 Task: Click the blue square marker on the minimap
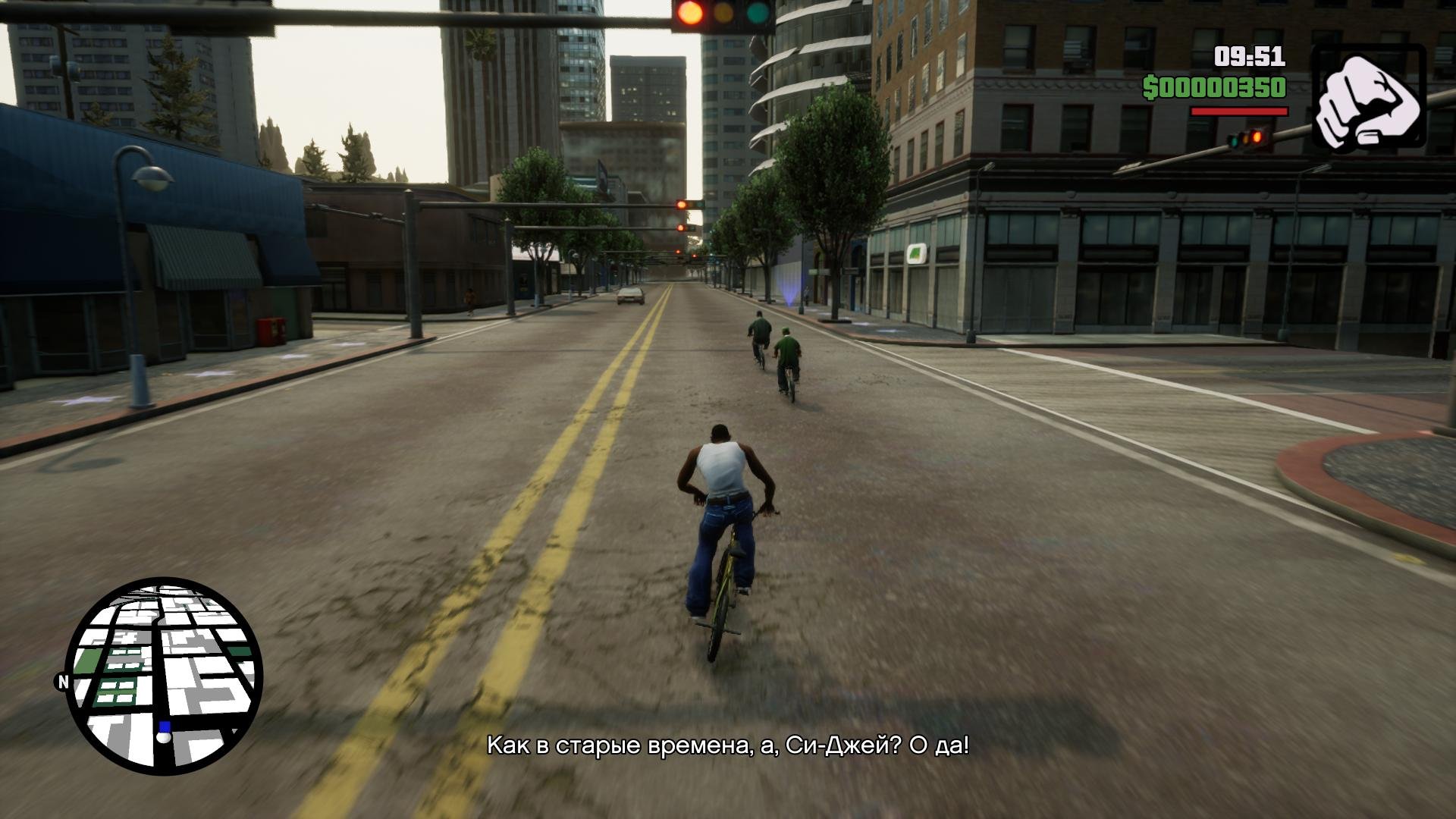point(165,726)
